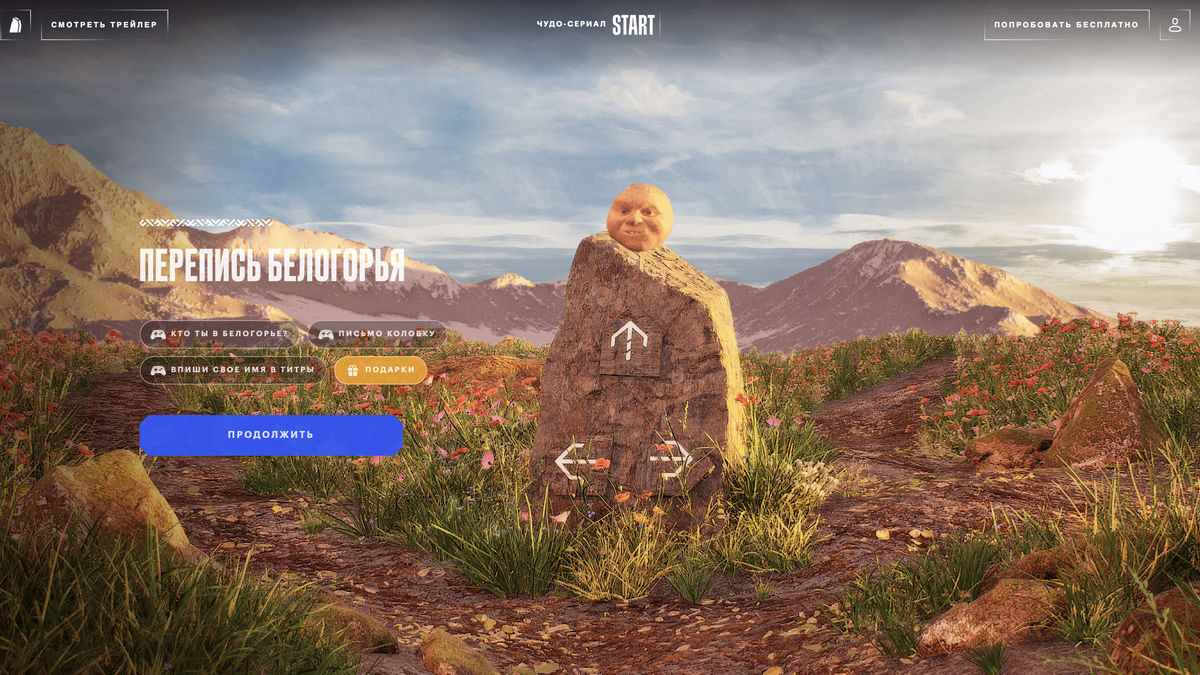Watch the trailer via Смотреть трейлер
The image size is (1200, 675).
104,24
